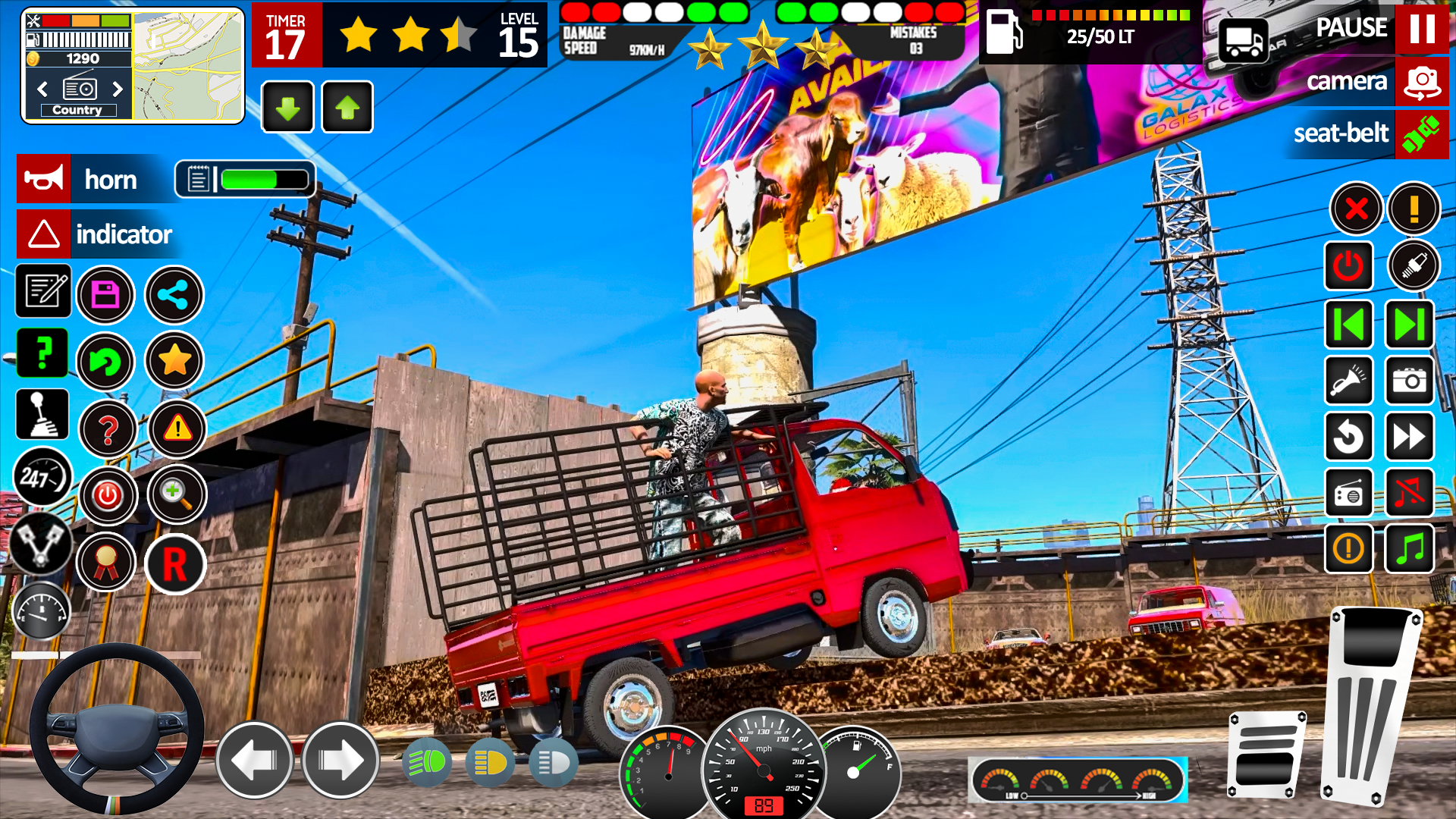Click the previous station arrow

click(42, 89)
